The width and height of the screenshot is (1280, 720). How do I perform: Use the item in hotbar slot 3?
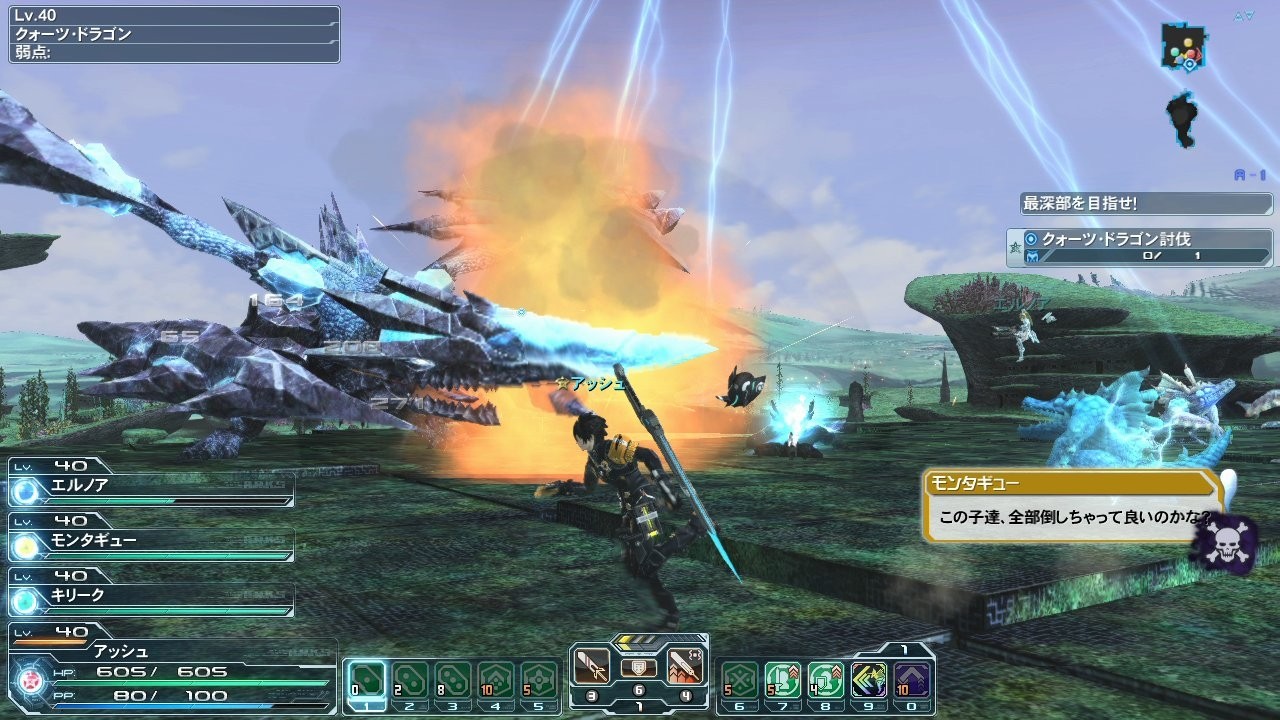pos(453,679)
